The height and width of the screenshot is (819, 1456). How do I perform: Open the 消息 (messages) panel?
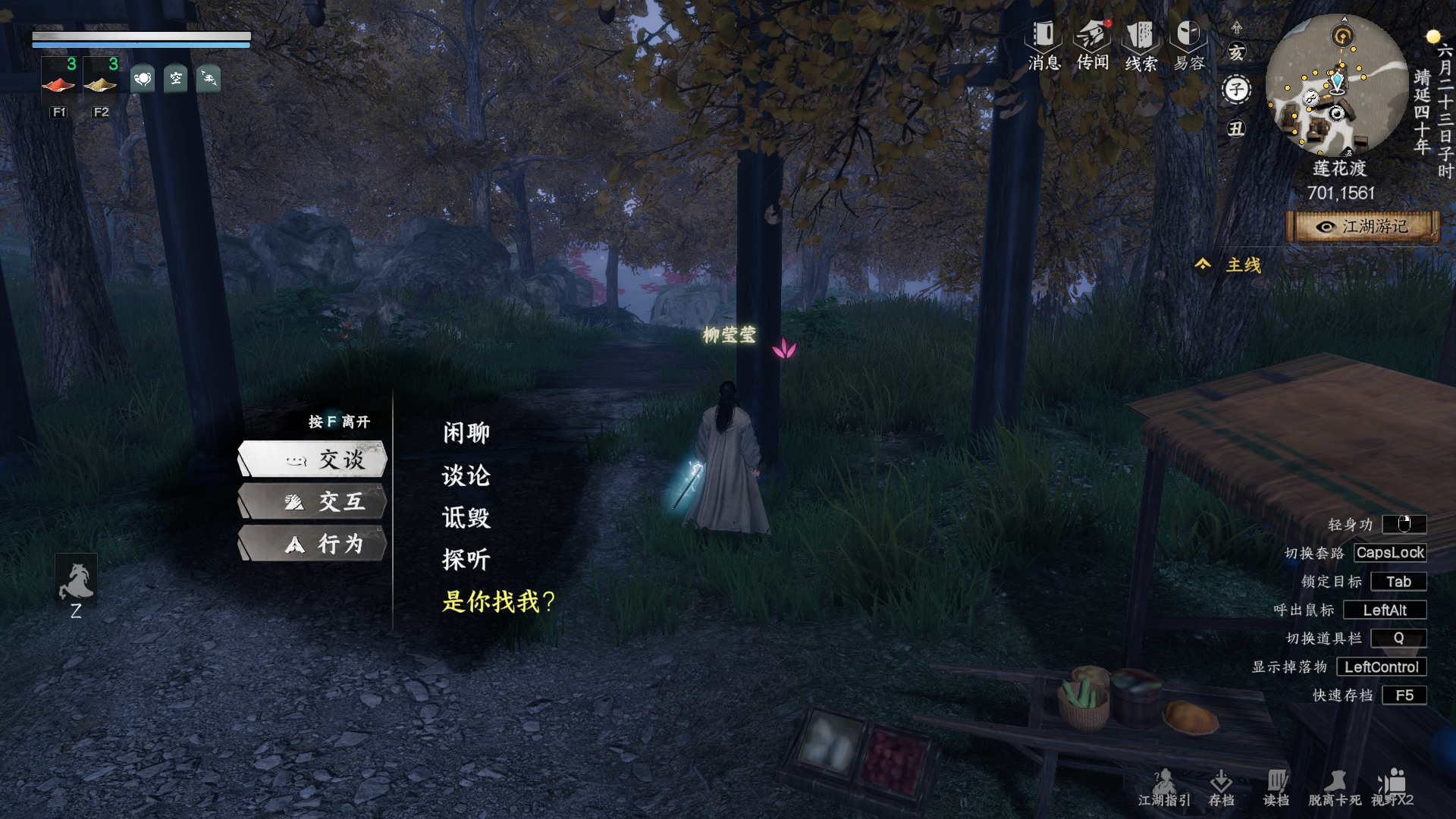(x=1042, y=45)
